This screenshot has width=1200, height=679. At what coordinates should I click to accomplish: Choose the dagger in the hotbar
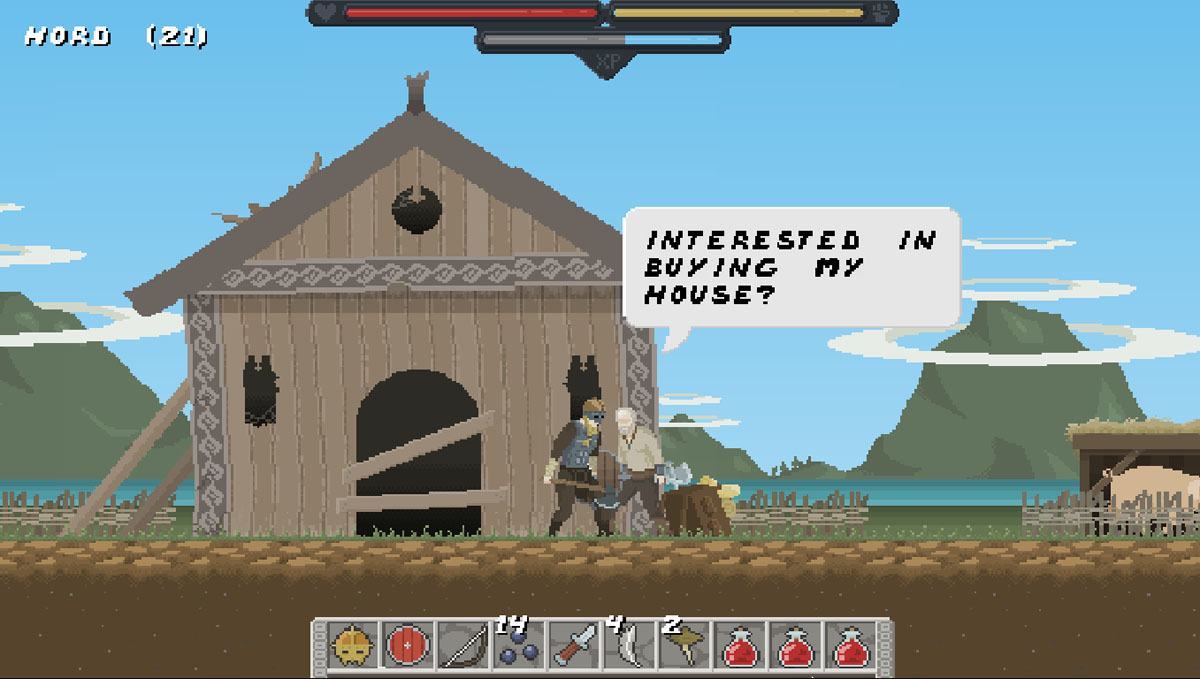point(575,647)
